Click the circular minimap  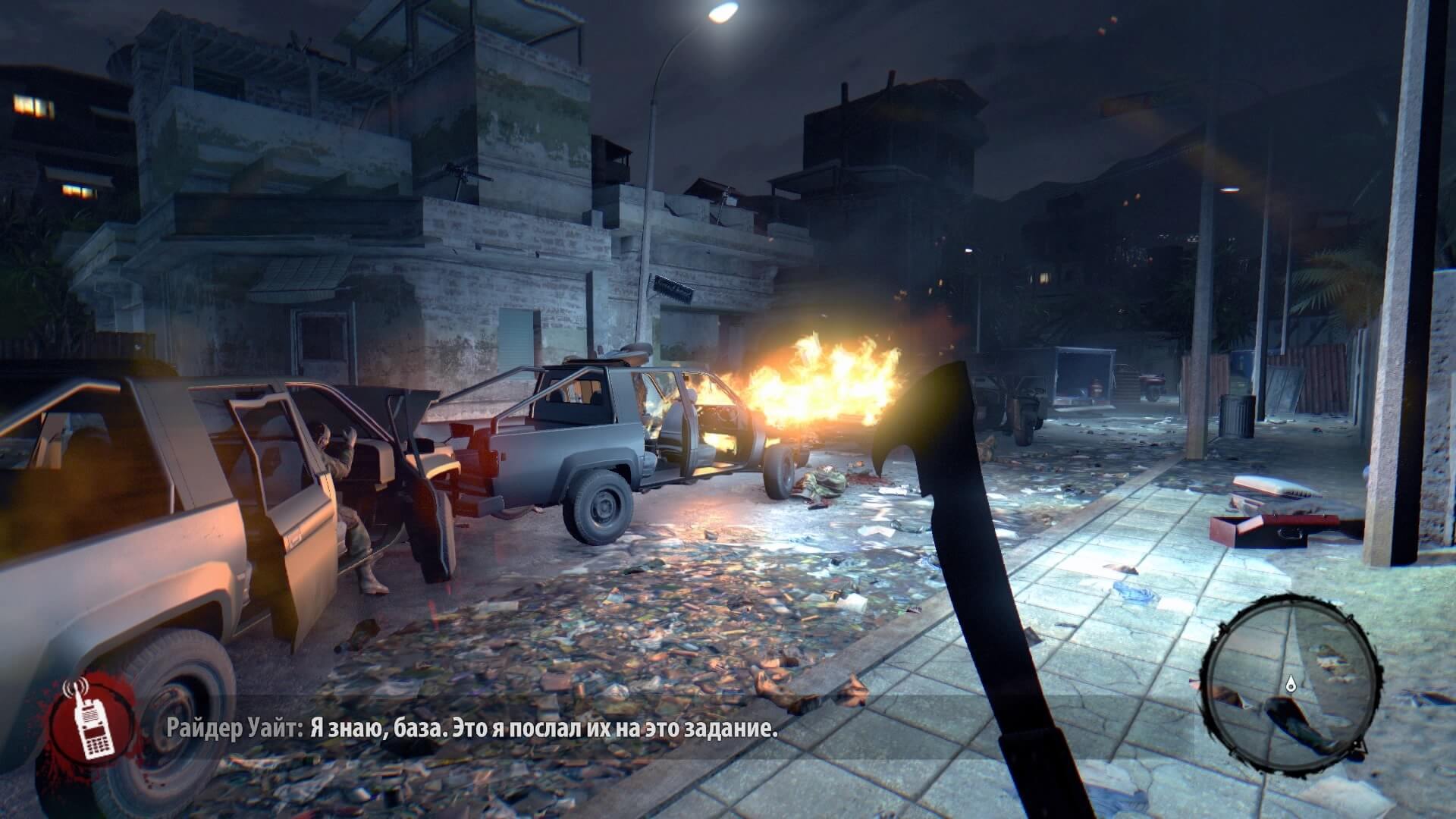click(1291, 677)
